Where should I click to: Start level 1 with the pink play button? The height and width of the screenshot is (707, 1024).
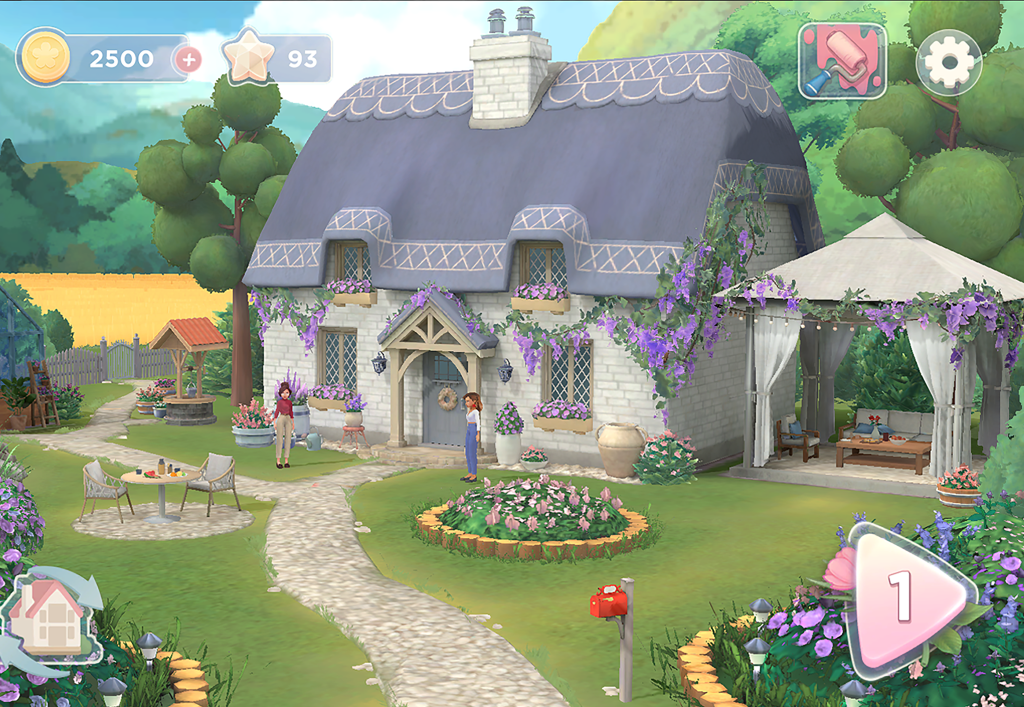click(903, 596)
